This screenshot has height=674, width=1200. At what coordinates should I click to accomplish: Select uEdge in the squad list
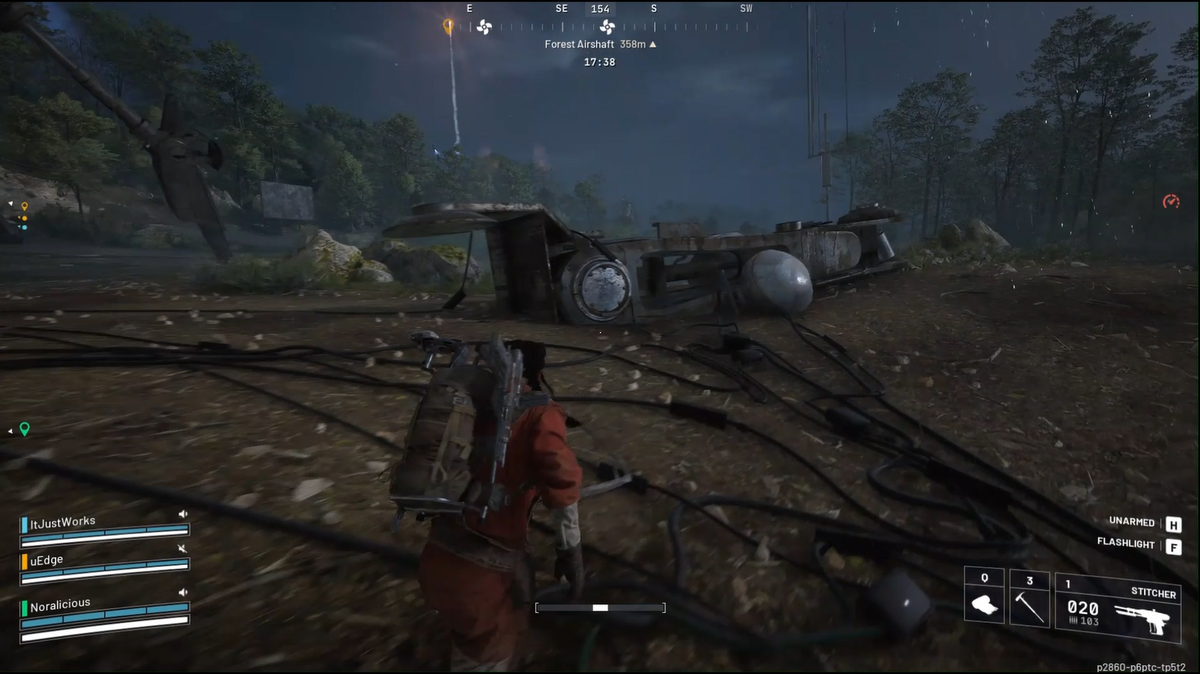44,561
